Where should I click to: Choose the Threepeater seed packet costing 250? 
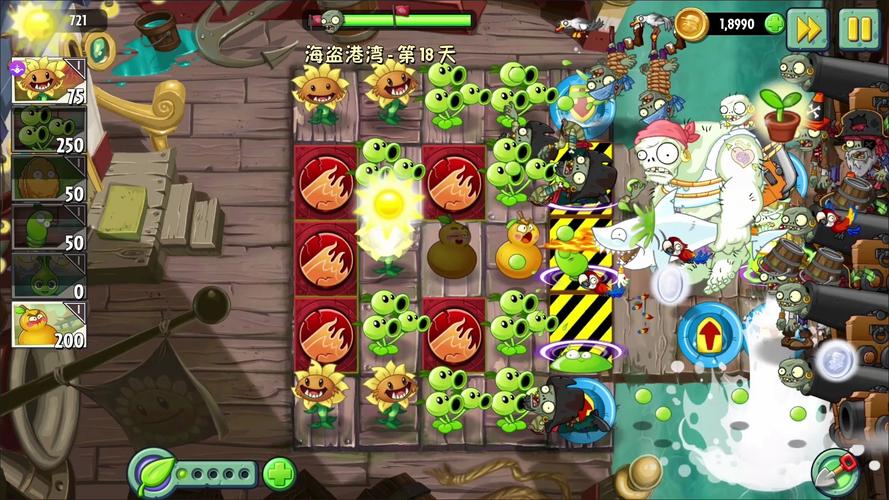(x=48, y=130)
